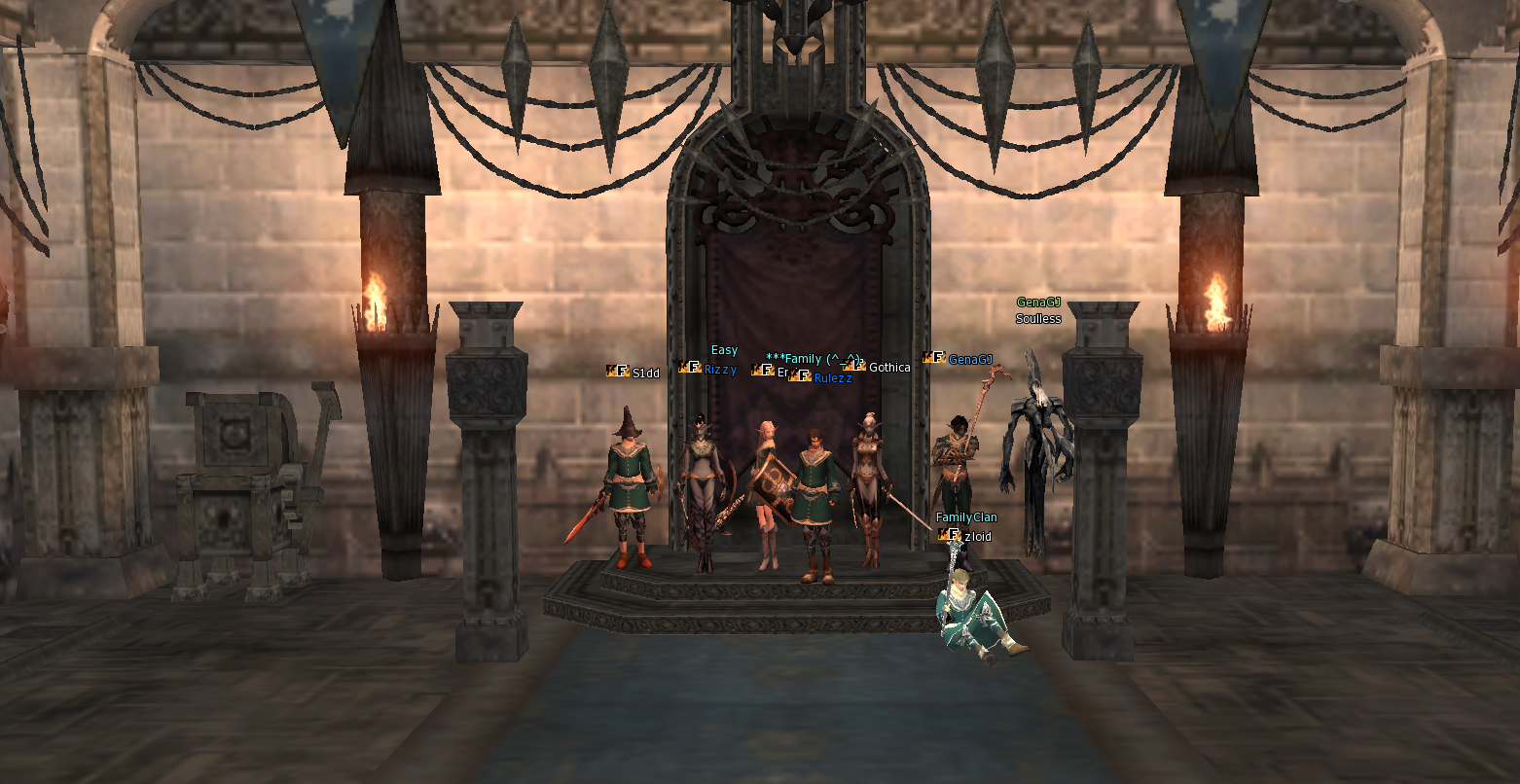Target the Rizzy name label
This screenshot has width=1520, height=784.
point(720,370)
